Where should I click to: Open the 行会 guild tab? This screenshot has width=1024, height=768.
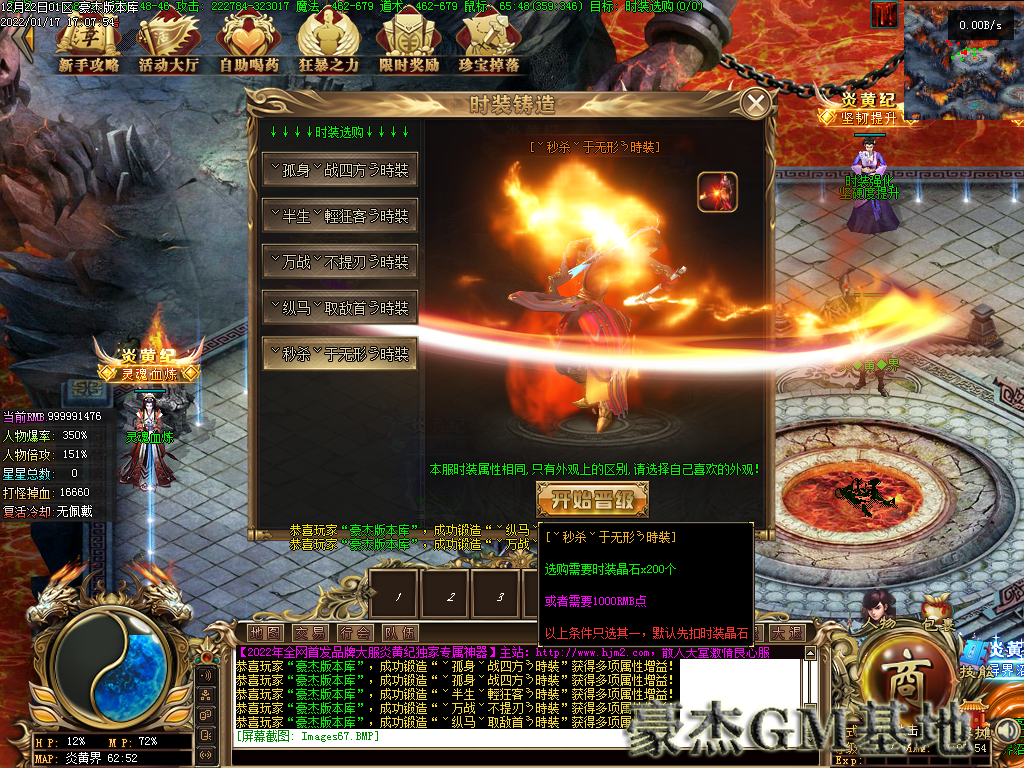[355, 633]
